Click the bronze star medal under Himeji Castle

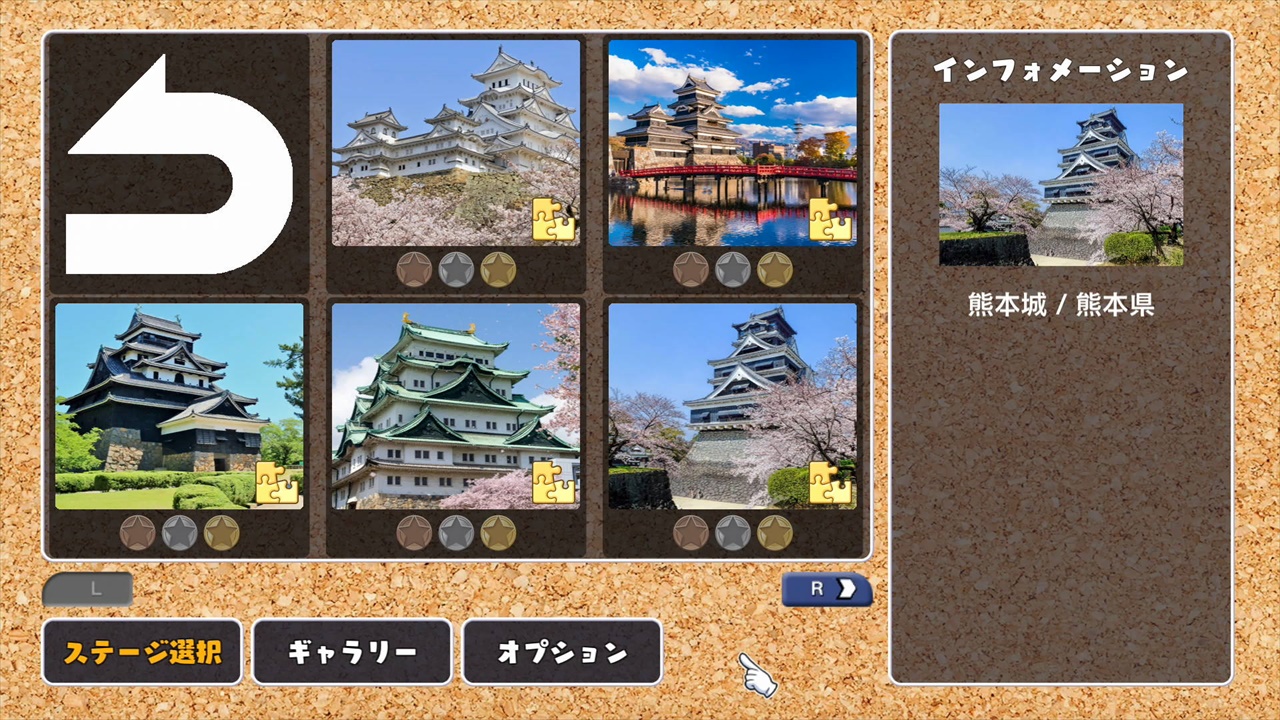pos(412,269)
